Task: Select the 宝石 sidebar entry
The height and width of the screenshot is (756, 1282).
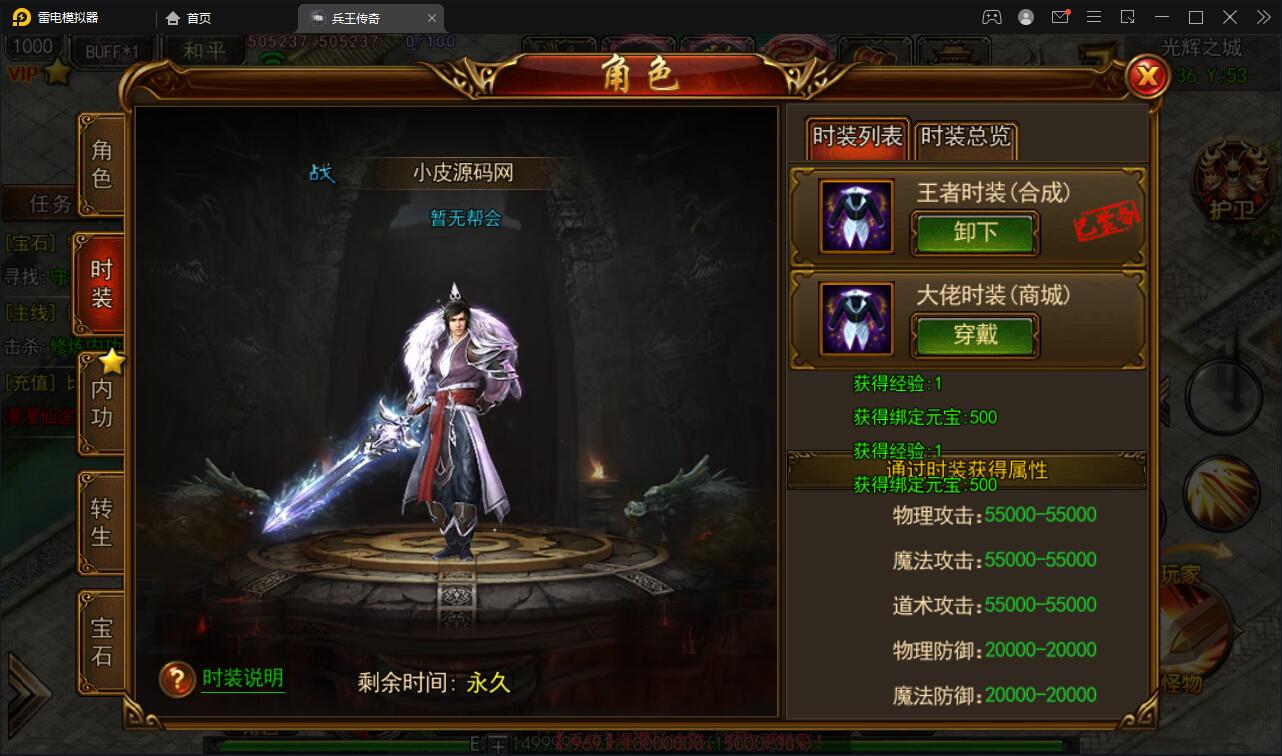Action: pyautogui.click(x=101, y=638)
